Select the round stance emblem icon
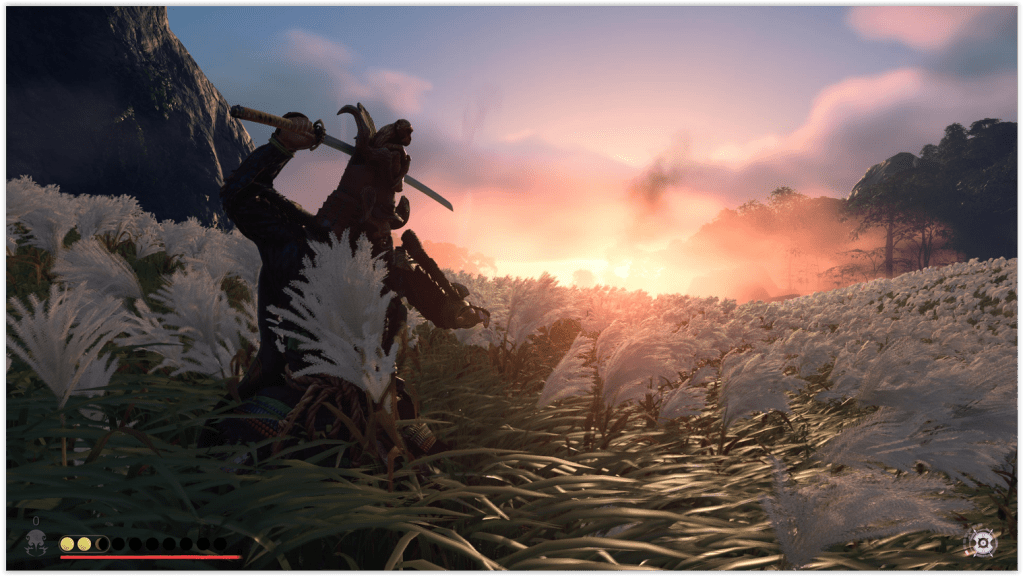 [981, 542]
